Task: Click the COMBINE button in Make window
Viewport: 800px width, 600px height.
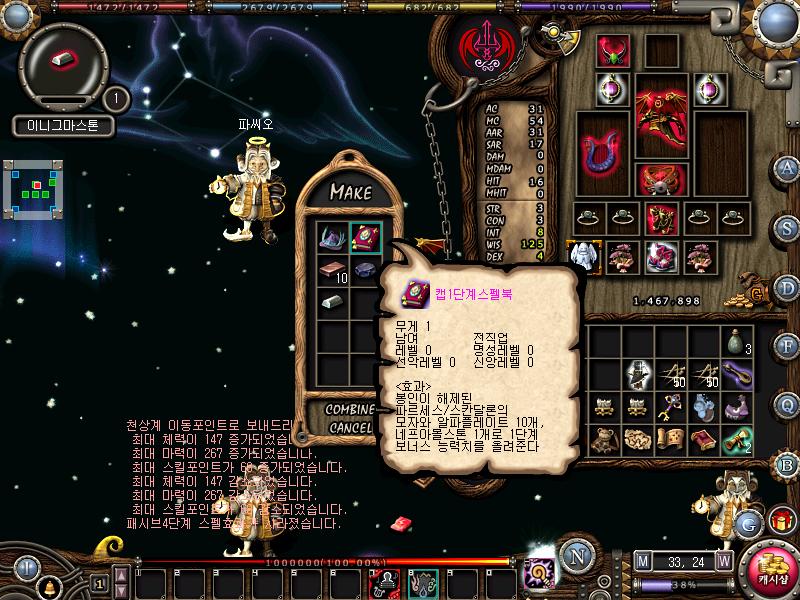Action: coord(348,410)
